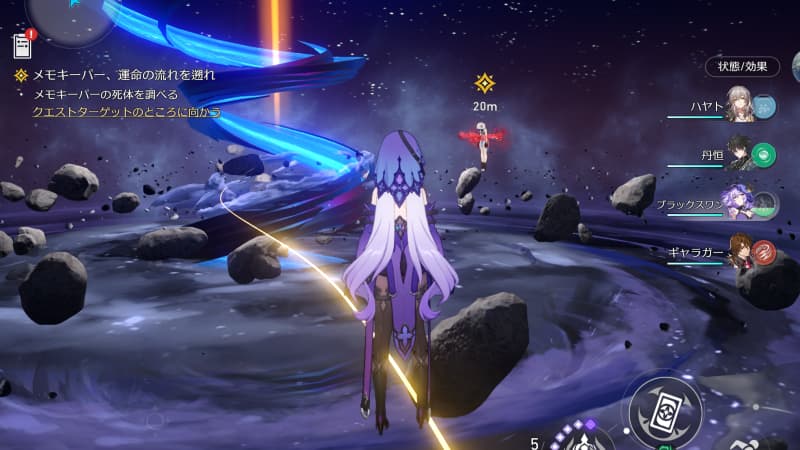Click the クエストターゲットのところに向かう link
800x450 pixels.
point(127,113)
